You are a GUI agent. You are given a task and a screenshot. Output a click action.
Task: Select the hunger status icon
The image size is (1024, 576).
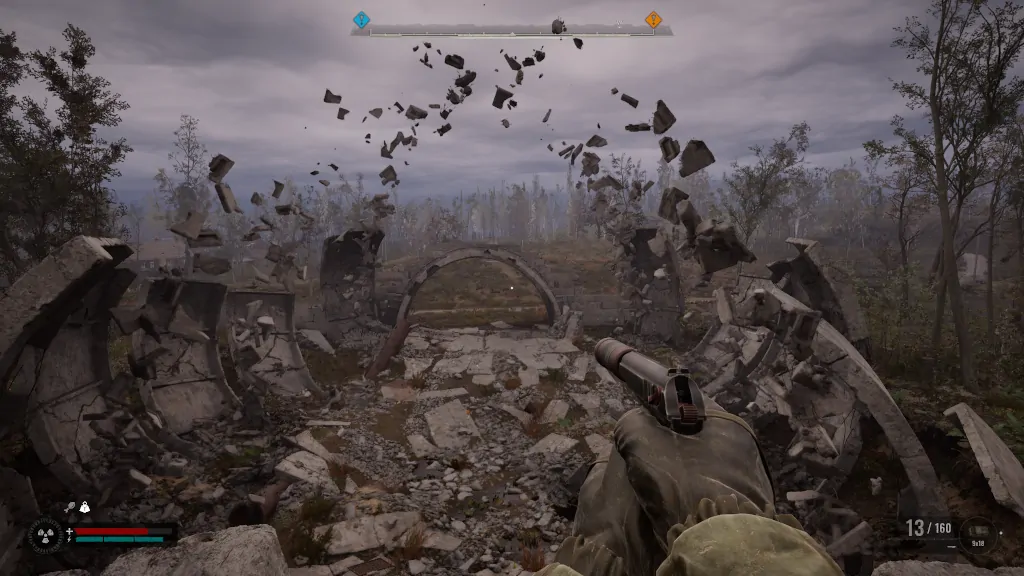pos(71,508)
